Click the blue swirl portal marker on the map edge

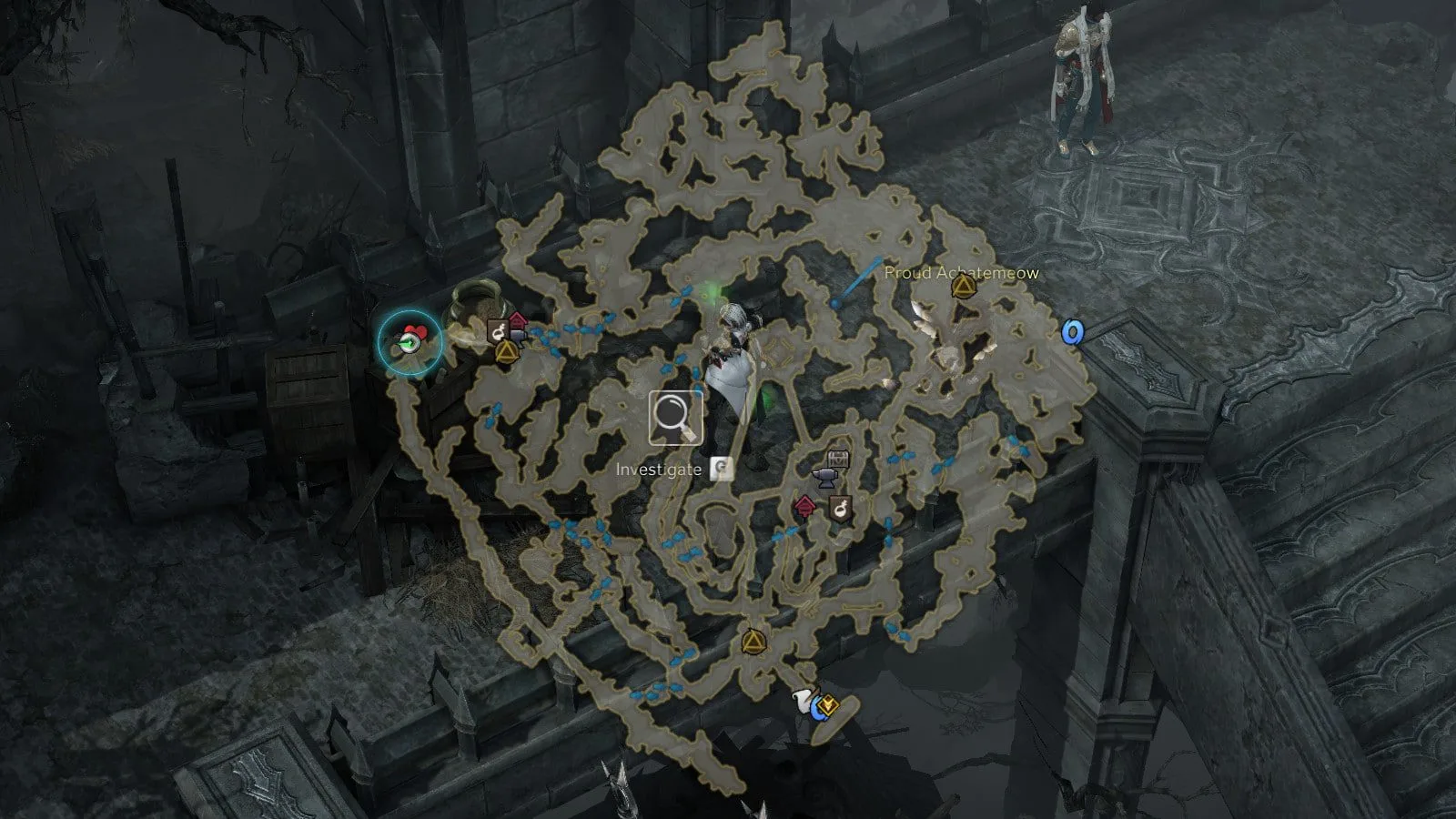pyautogui.click(x=1074, y=332)
